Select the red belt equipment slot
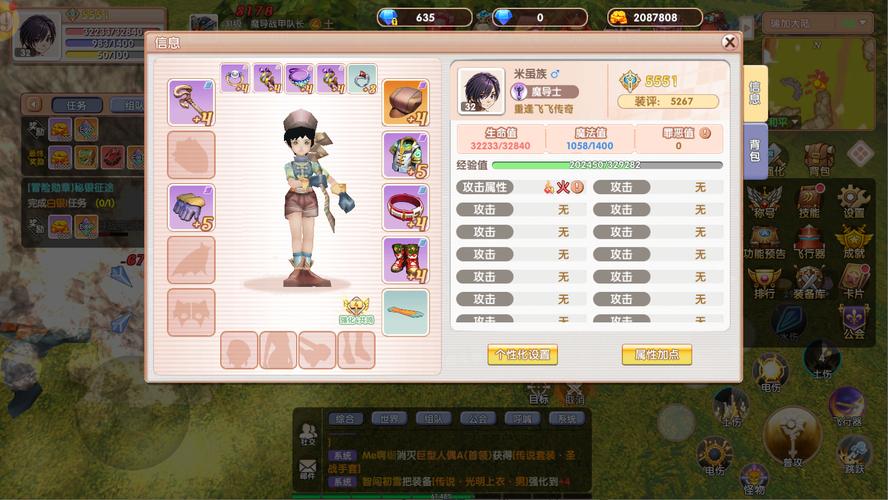 [405, 207]
